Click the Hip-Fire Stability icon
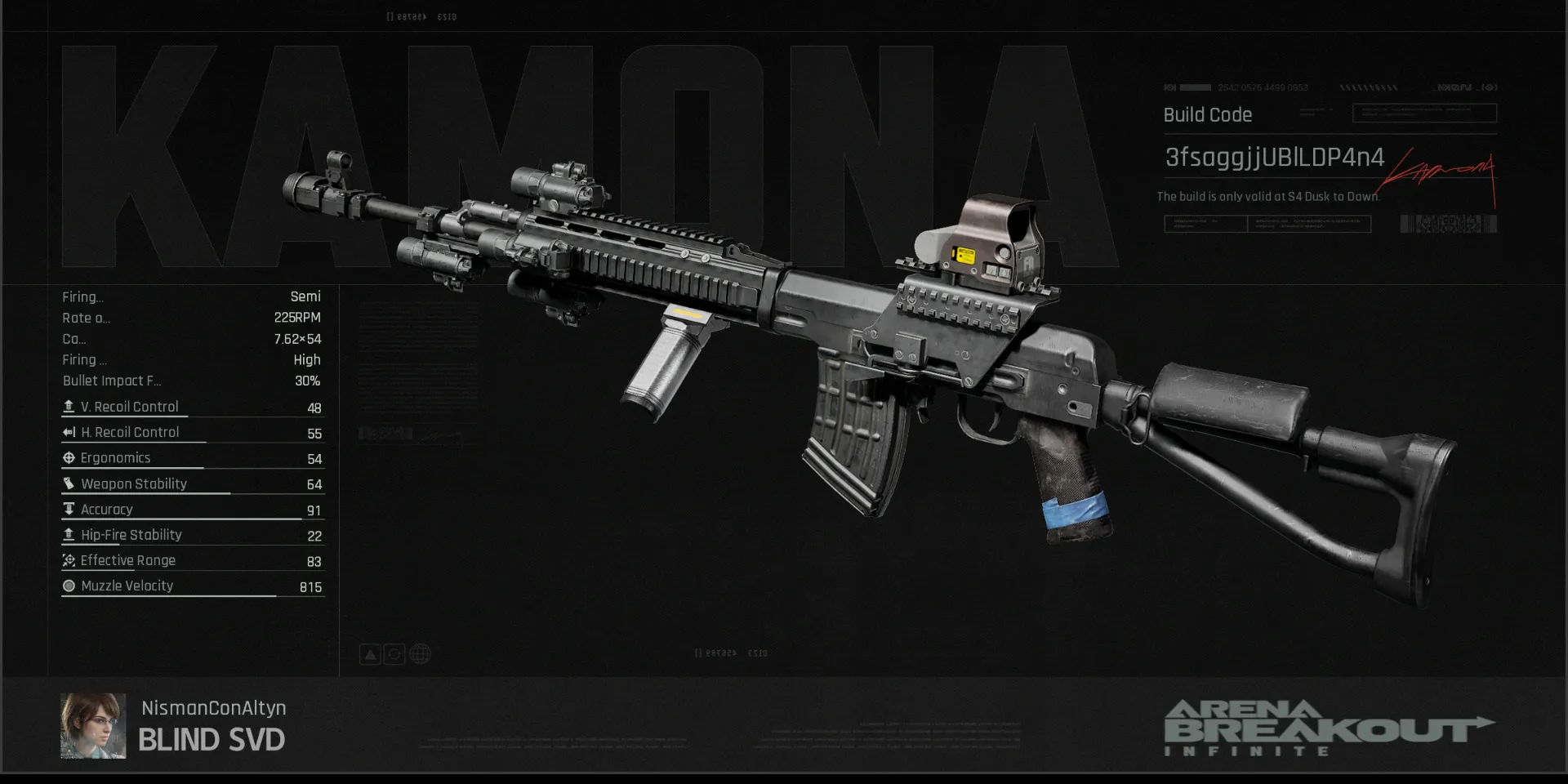1568x784 pixels. coord(69,534)
